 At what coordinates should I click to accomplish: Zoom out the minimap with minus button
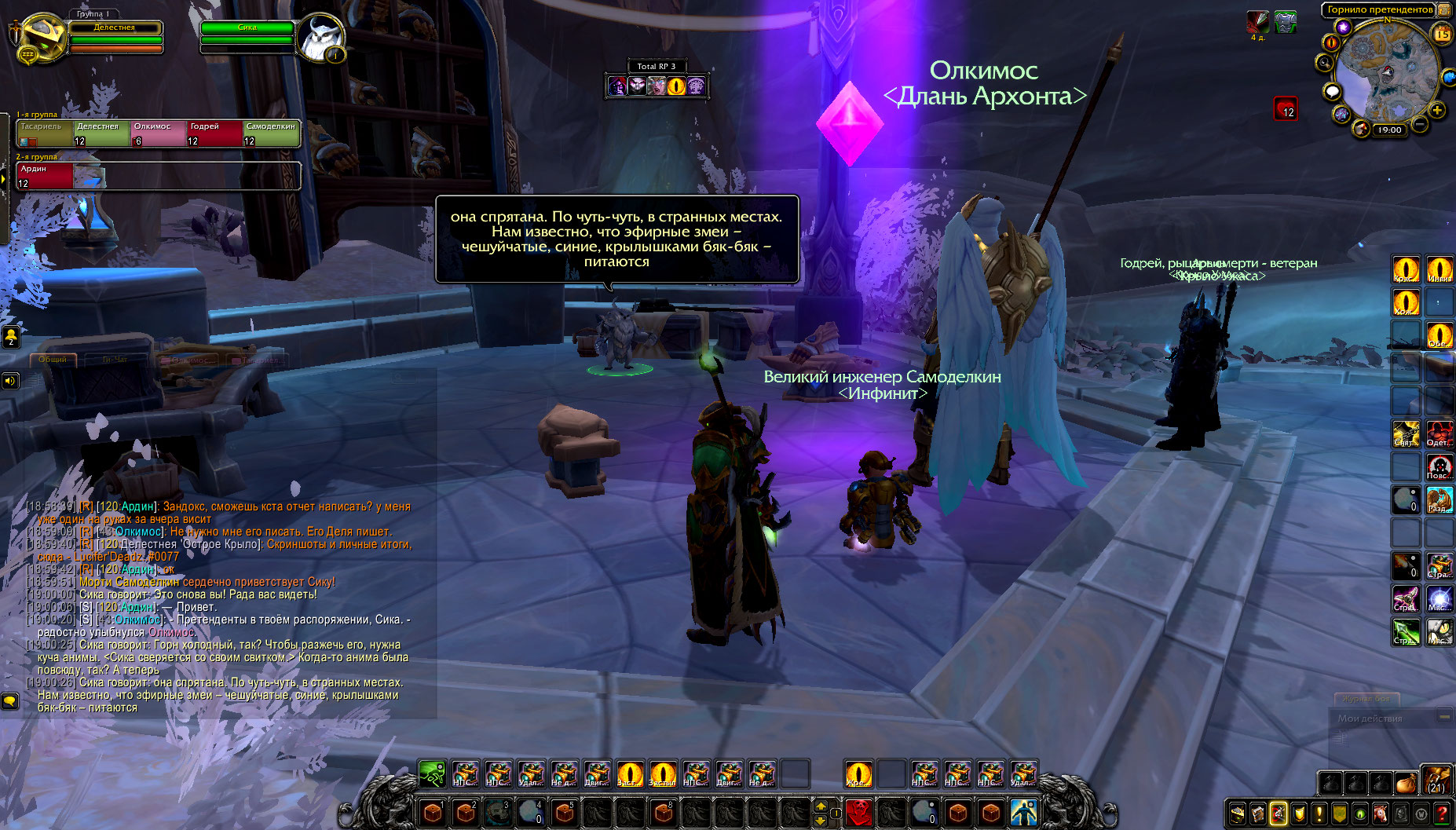(x=1420, y=124)
